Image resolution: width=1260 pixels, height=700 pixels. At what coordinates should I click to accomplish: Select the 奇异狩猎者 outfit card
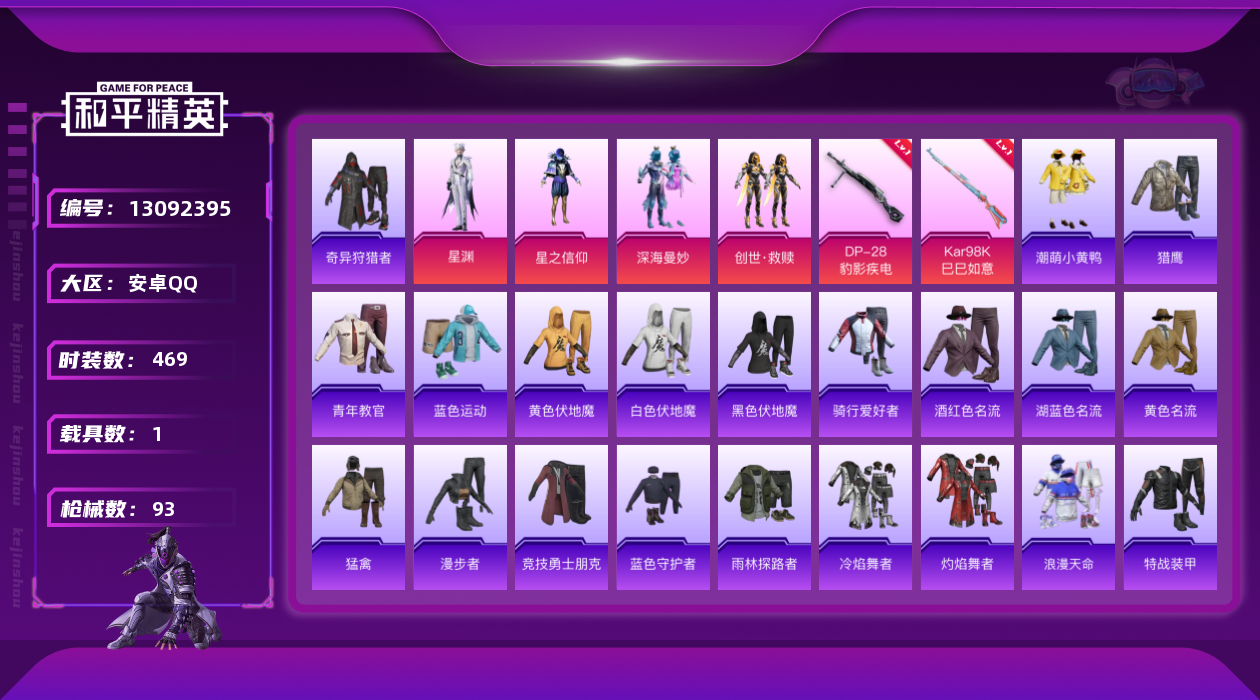(358, 211)
